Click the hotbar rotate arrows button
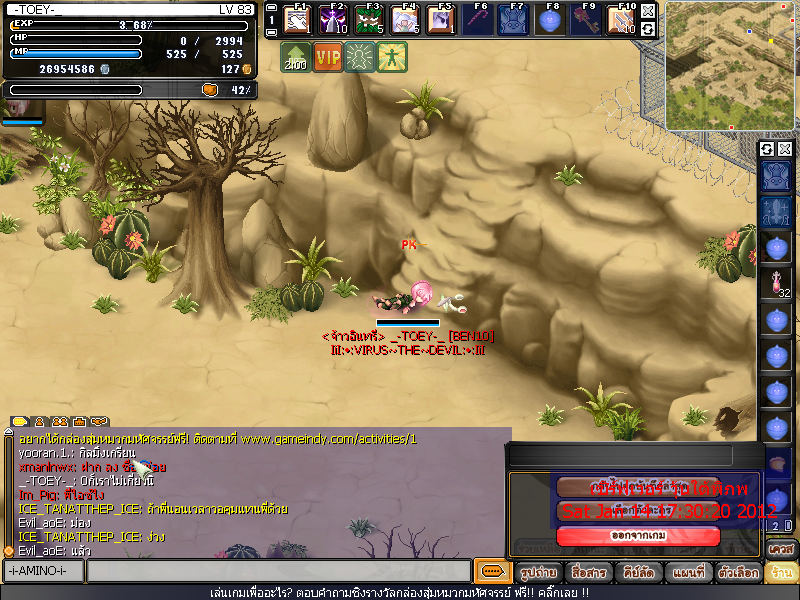 click(648, 29)
